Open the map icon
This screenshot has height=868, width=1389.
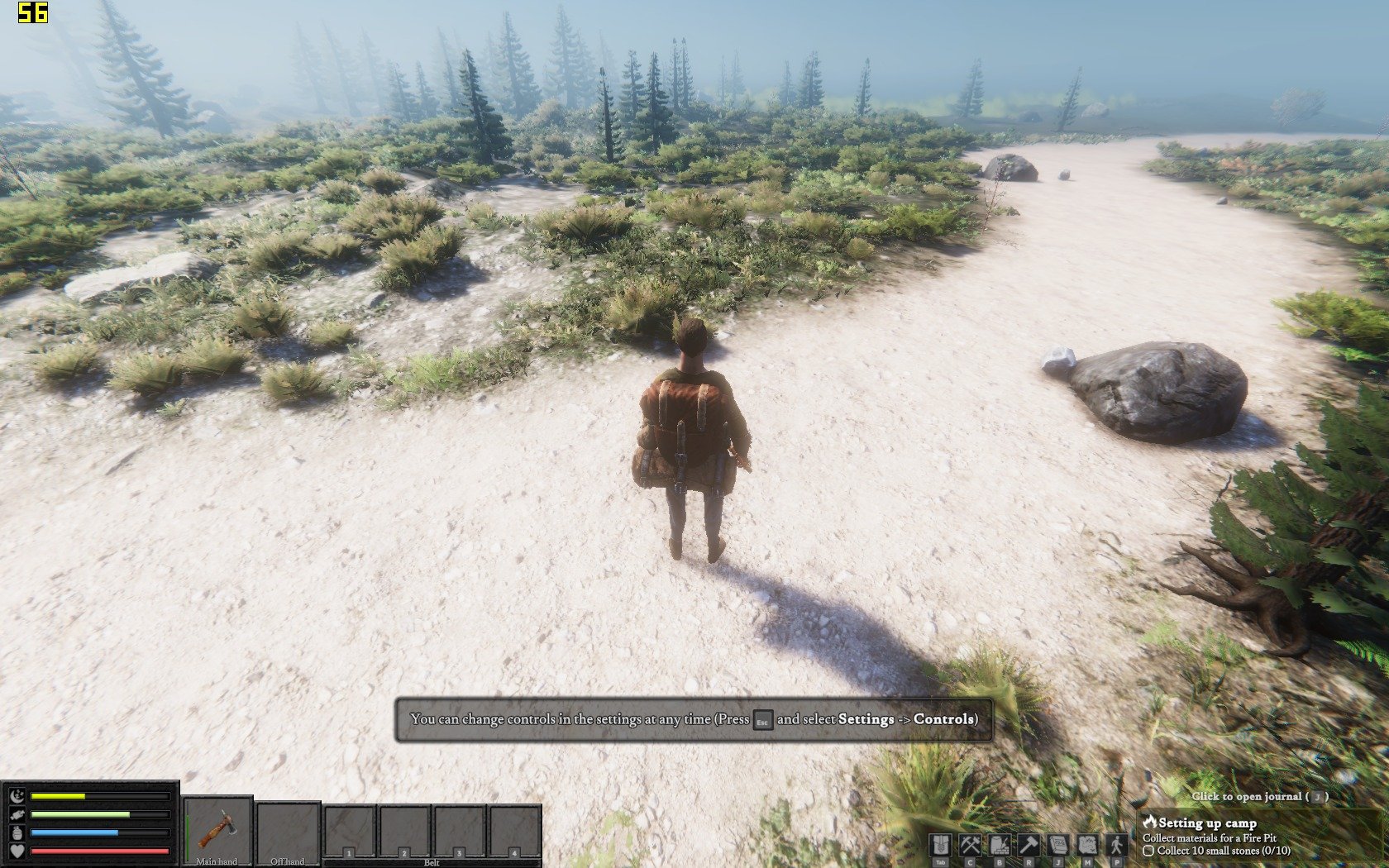[x=1087, y=845]
